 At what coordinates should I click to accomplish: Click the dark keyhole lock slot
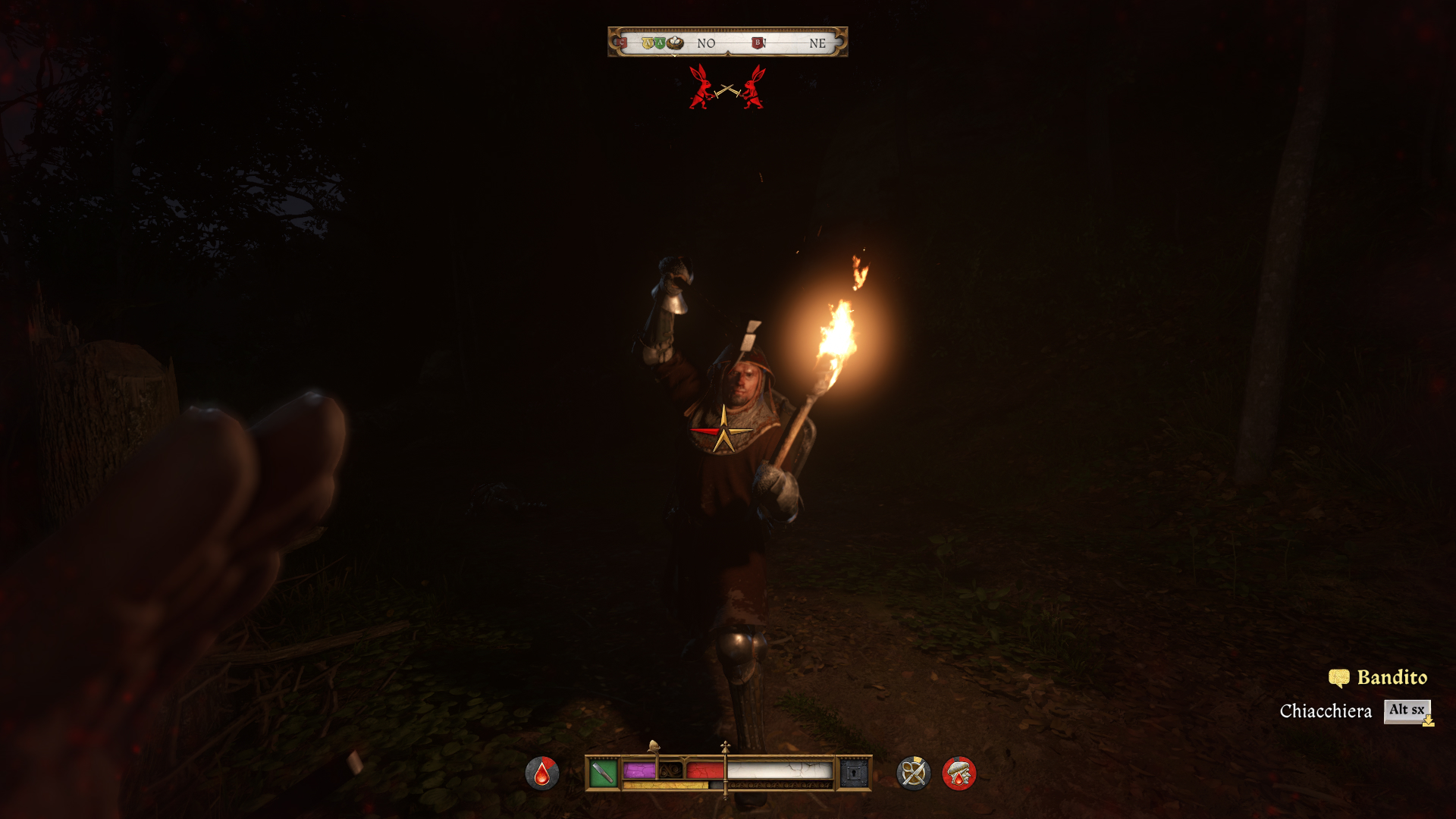coord(854,773)
